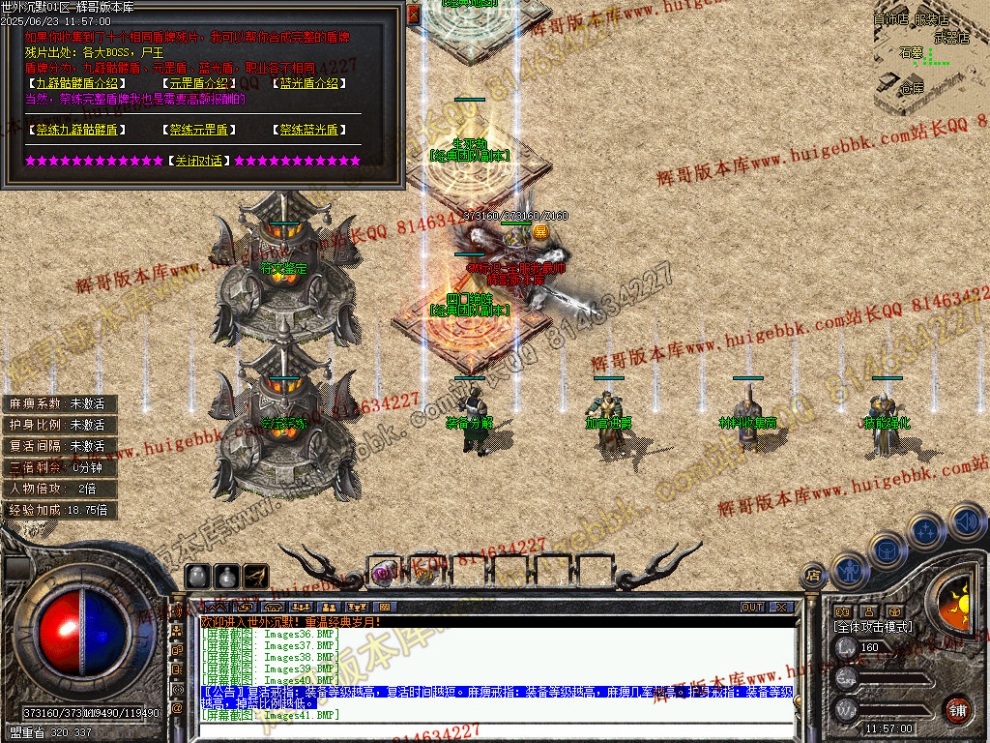Choose 祭练九霄骷髅盾 option
990x743 pixels.
click(76, 130)
